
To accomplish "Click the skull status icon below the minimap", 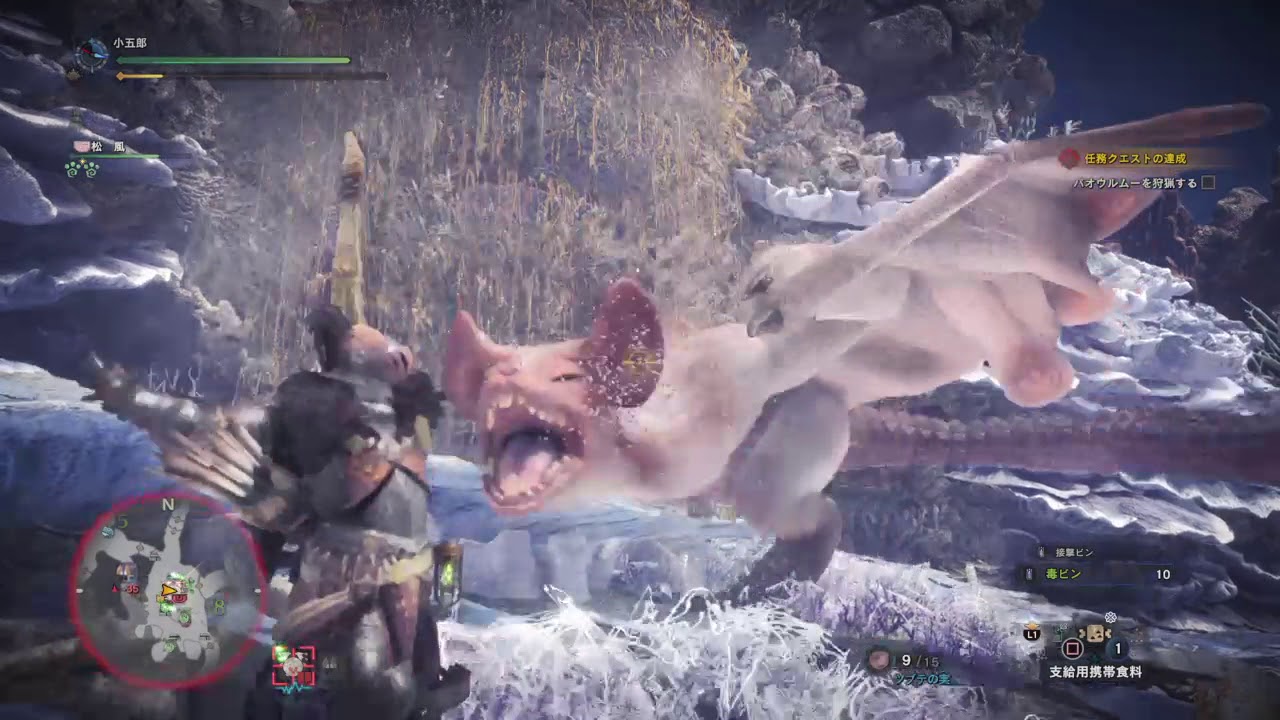I will click(293, 667).
